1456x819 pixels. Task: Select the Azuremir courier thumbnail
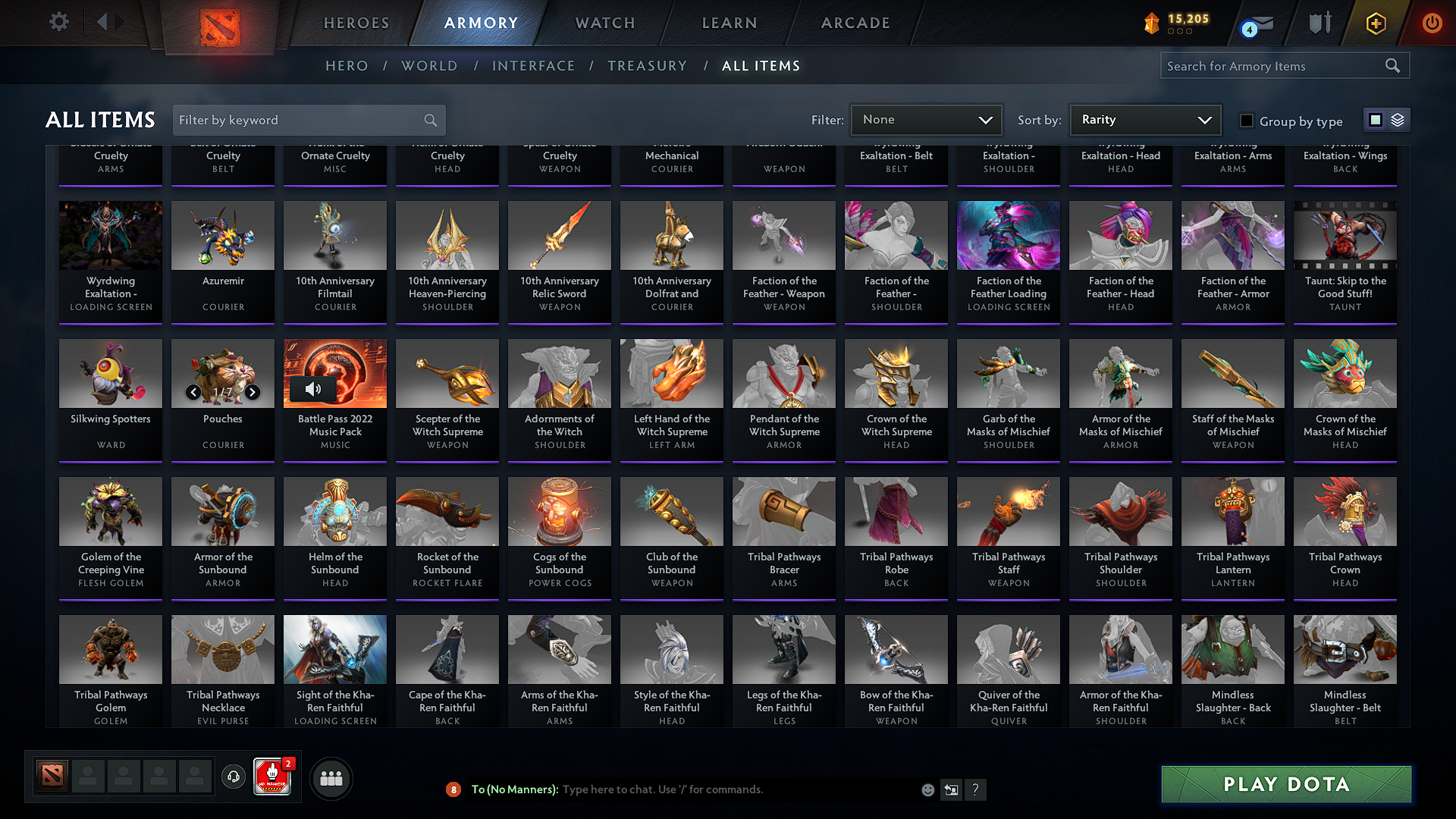[x=222, y=236]
